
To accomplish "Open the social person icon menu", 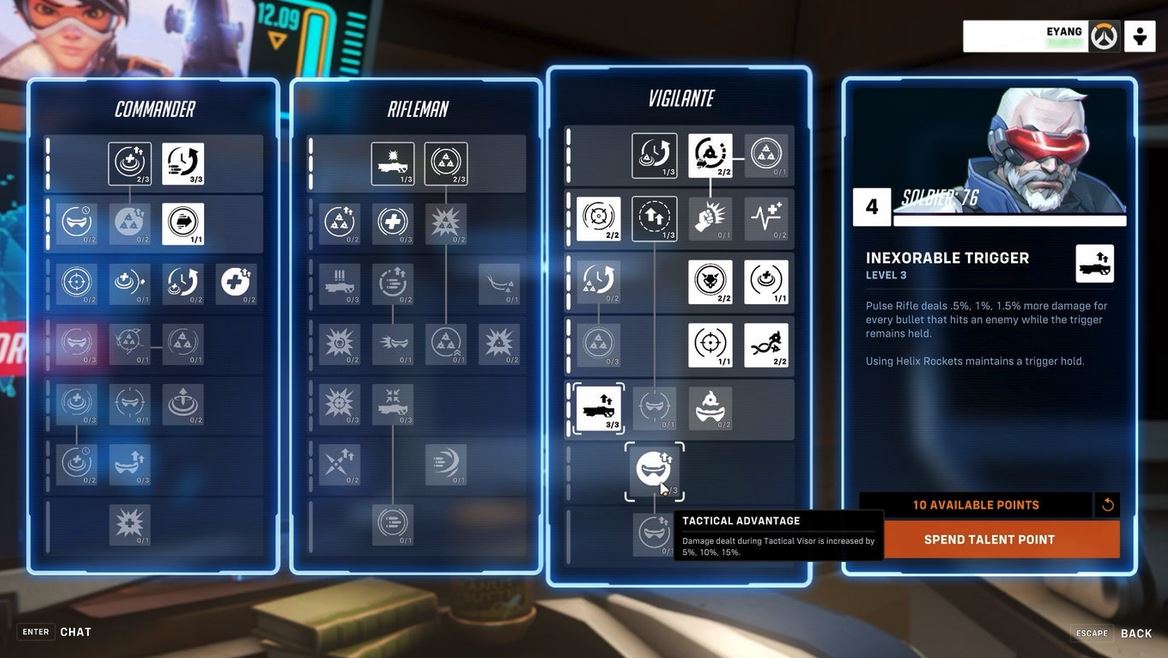I will [x=1140, y=36].
